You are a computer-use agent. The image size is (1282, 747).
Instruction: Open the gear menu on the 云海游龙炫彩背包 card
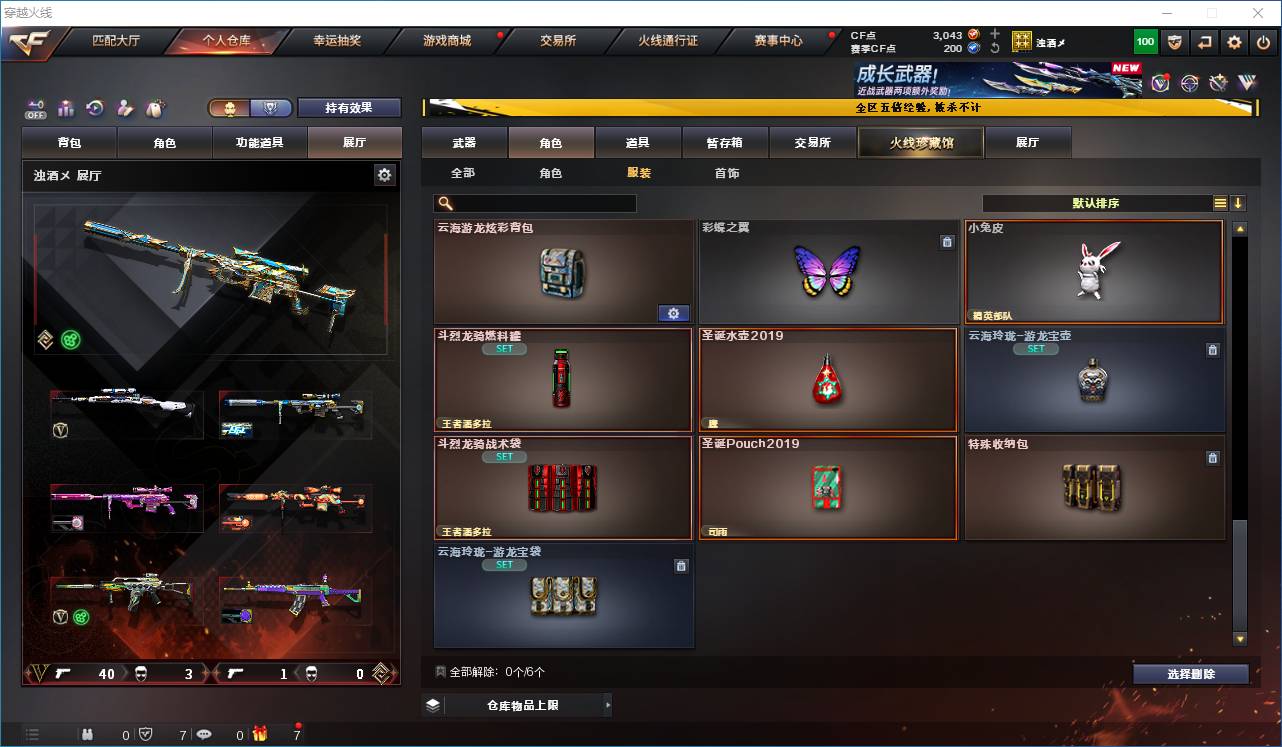pos(673,313)
